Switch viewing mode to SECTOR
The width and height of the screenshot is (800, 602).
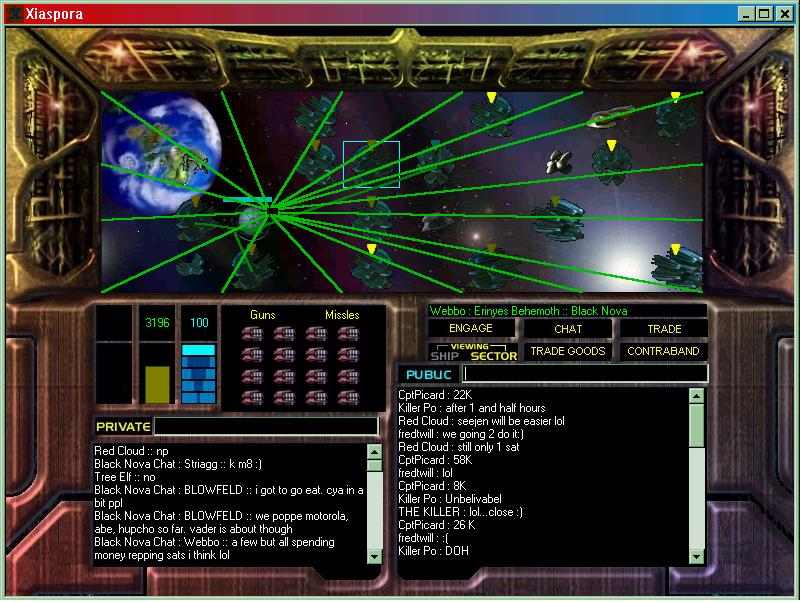[494, 356]
